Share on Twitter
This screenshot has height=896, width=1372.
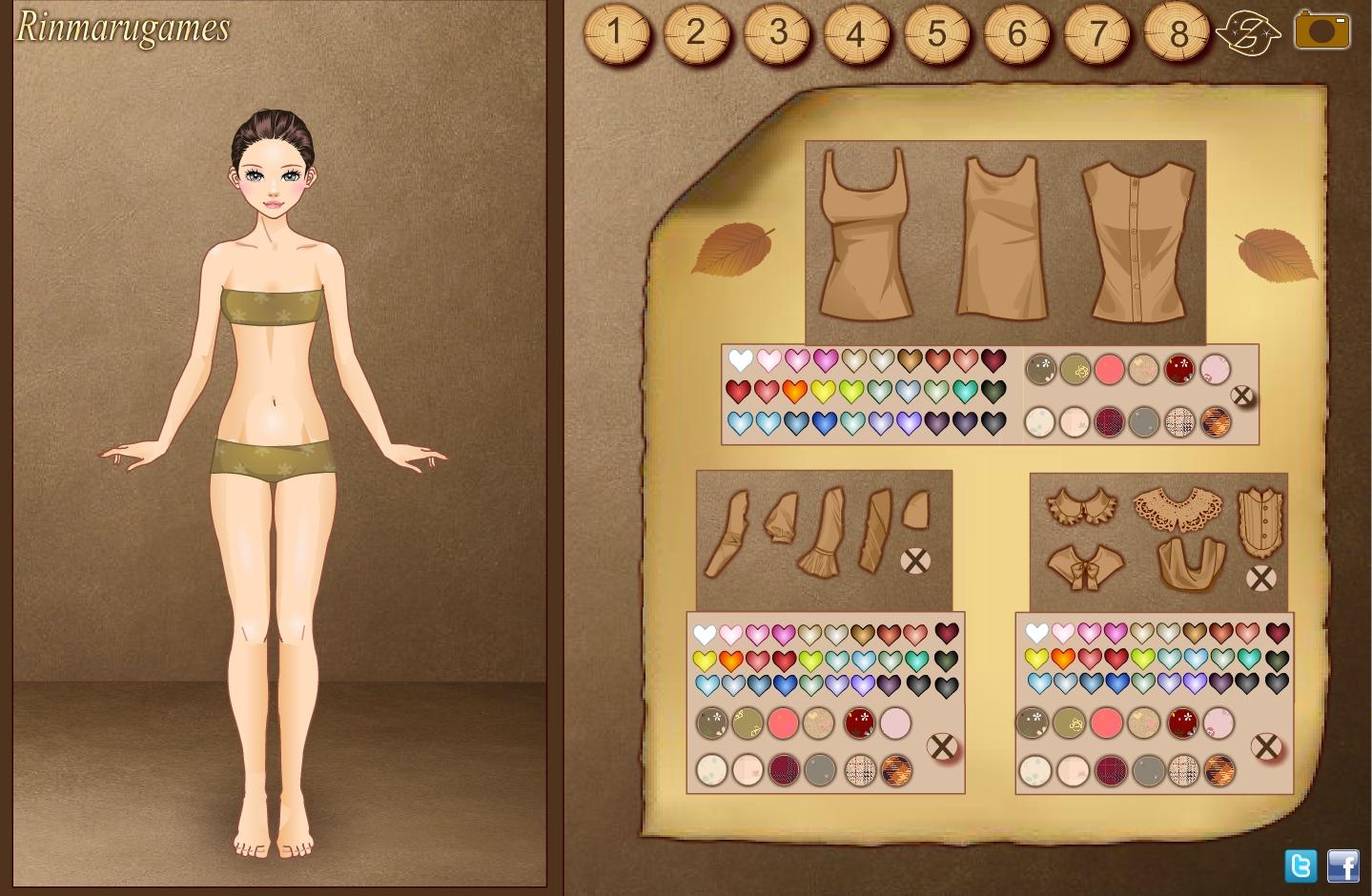coord(1300,865)
